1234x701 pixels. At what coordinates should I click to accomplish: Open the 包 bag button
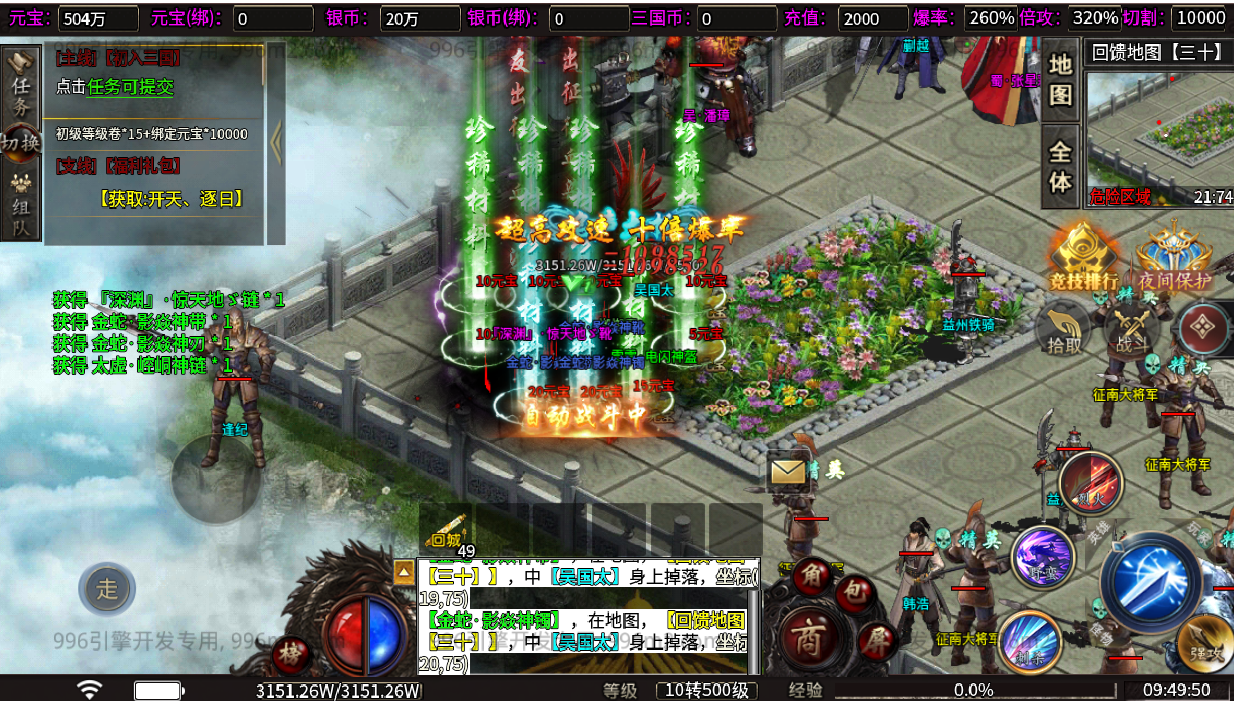tap(855, 594)
